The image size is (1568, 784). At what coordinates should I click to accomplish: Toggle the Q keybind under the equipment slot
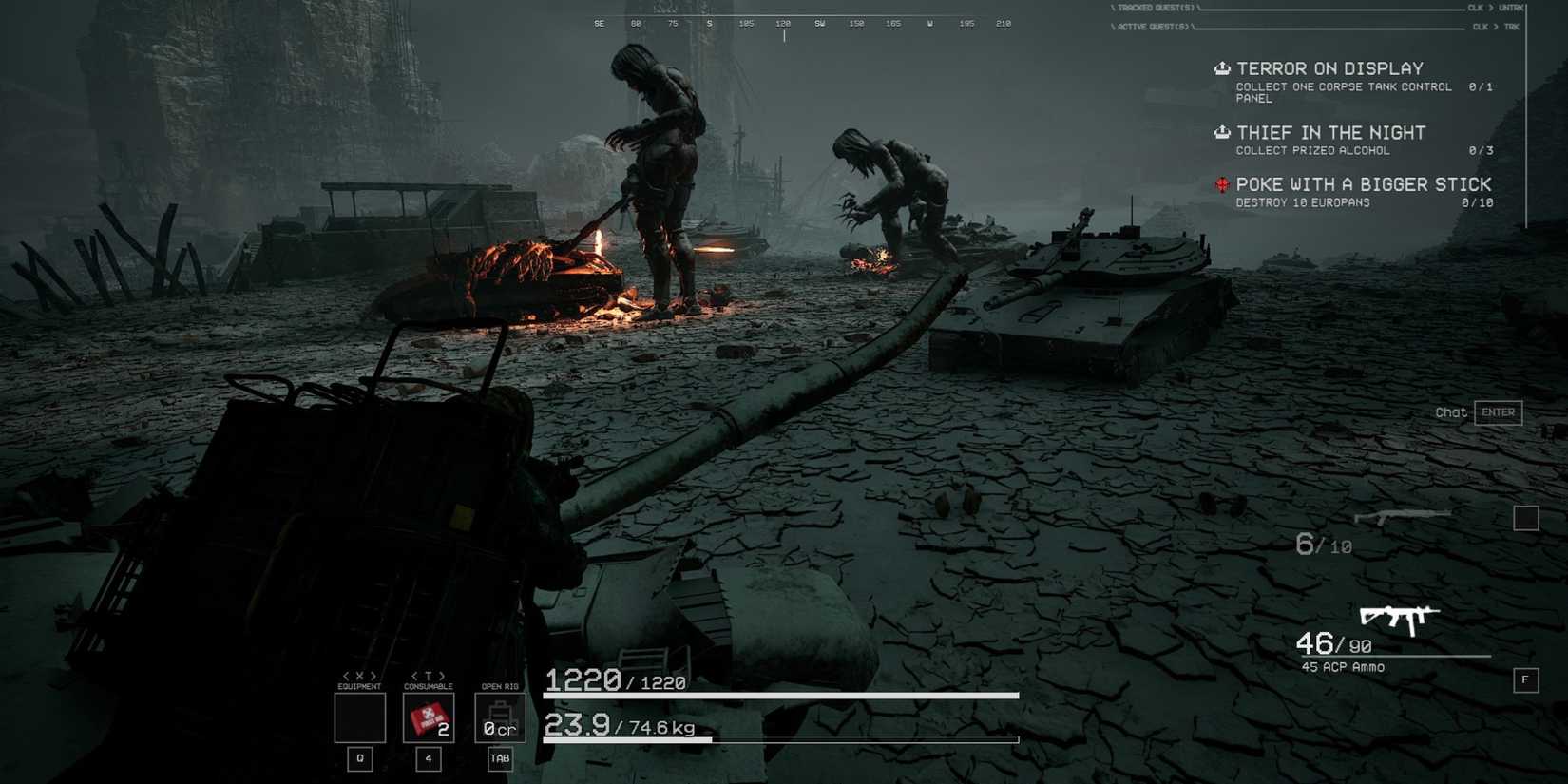point(359,758)
